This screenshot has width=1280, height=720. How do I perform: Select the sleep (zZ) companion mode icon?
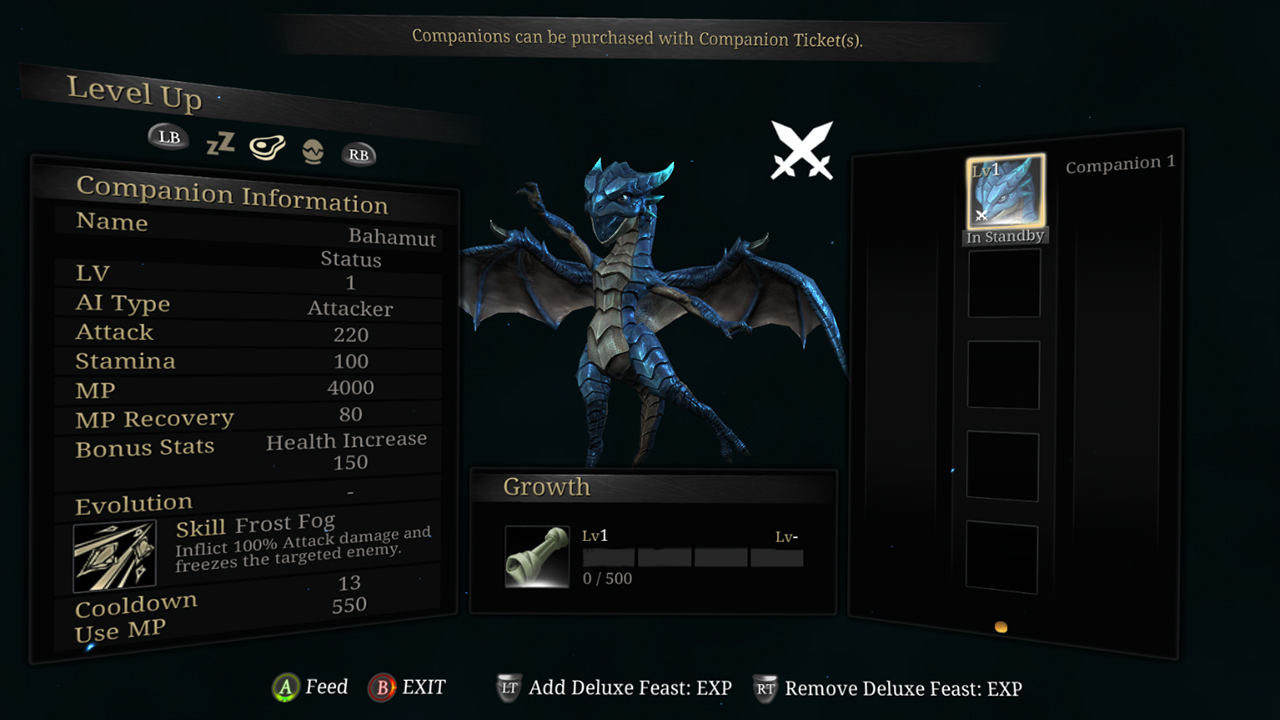[219, 144]
